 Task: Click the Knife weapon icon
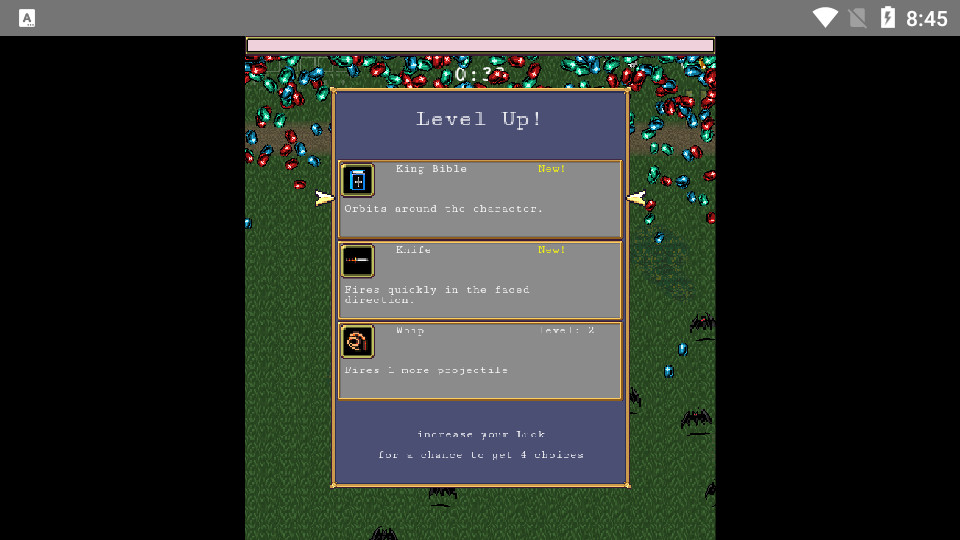coord(358,261)
